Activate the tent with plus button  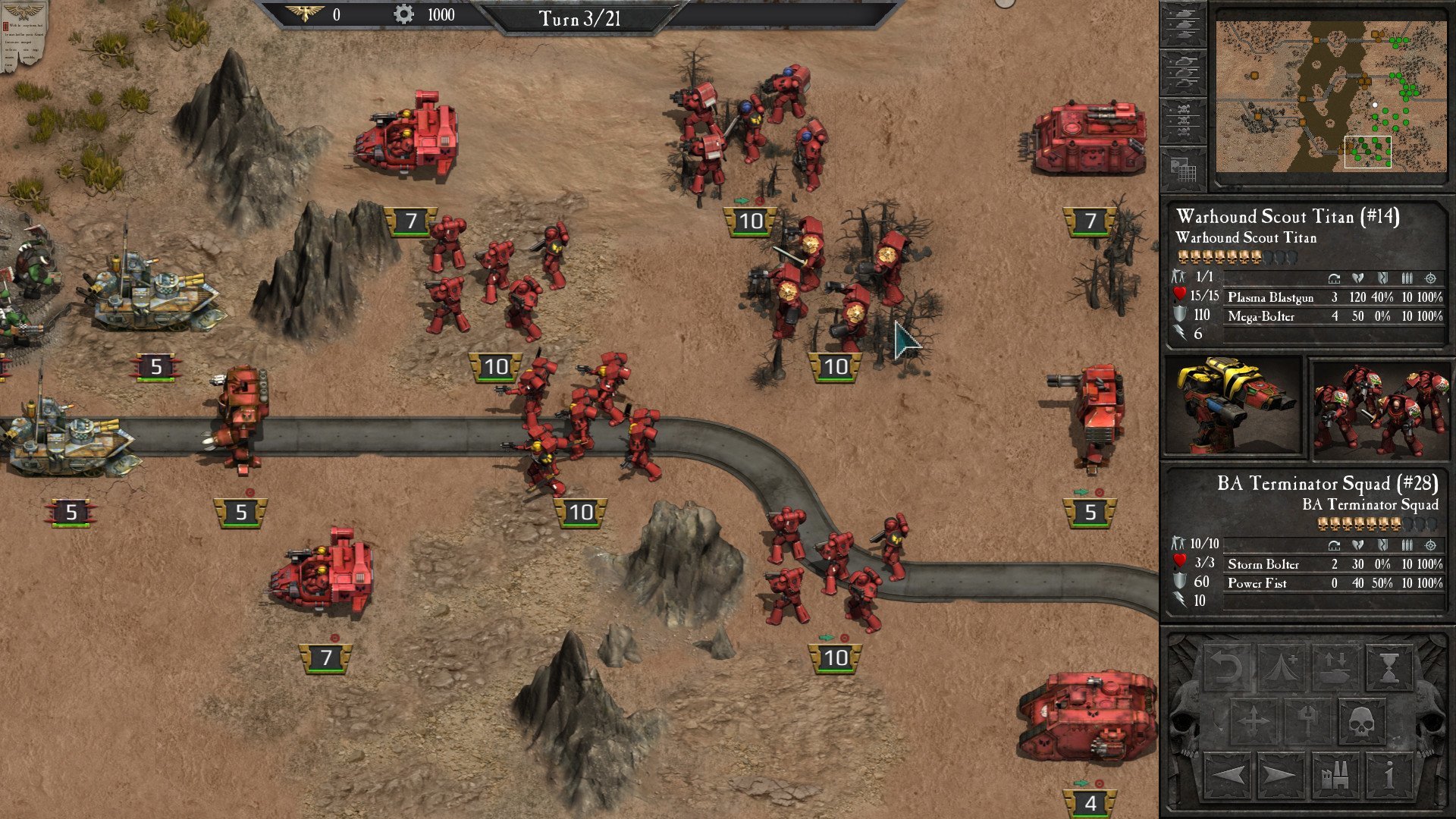pos(1281,668)
